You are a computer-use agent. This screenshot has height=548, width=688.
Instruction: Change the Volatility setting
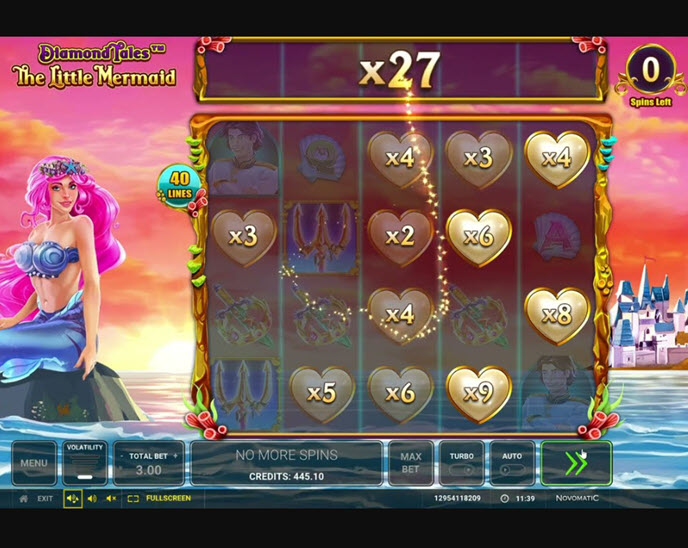pyautogui.click(x=85, y=463)
